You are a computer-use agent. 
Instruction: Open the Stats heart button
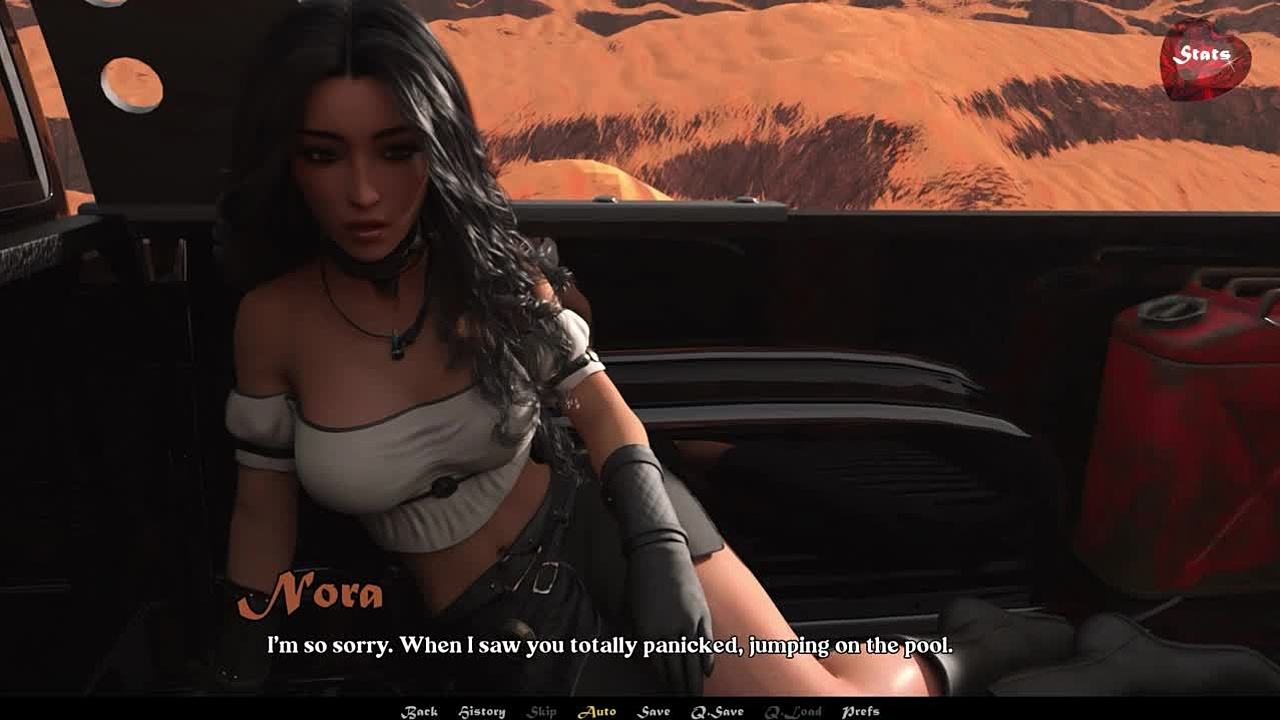click(x=1204, y=57)
